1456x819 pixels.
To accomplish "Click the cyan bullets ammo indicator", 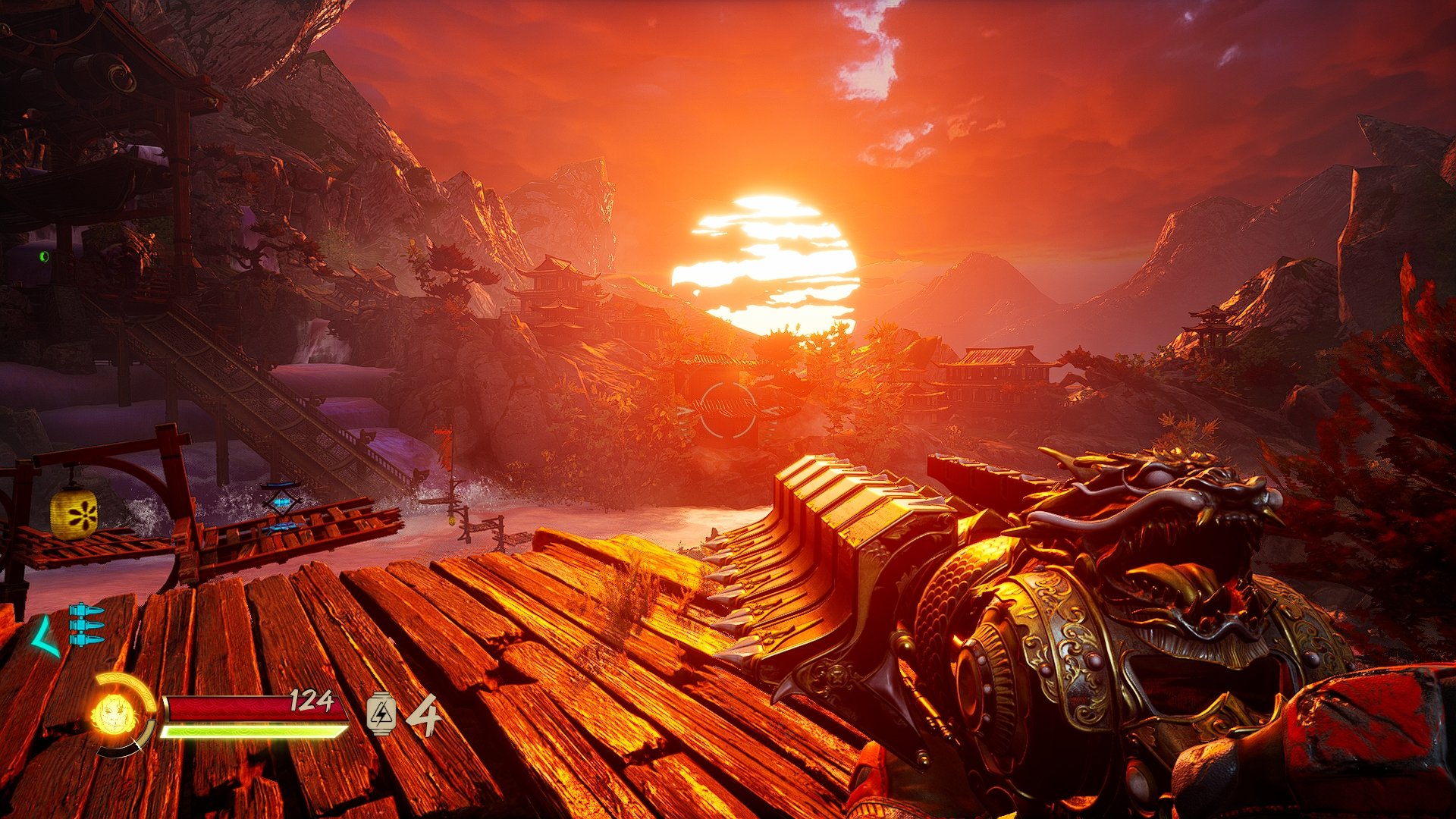I will (86, 624).
